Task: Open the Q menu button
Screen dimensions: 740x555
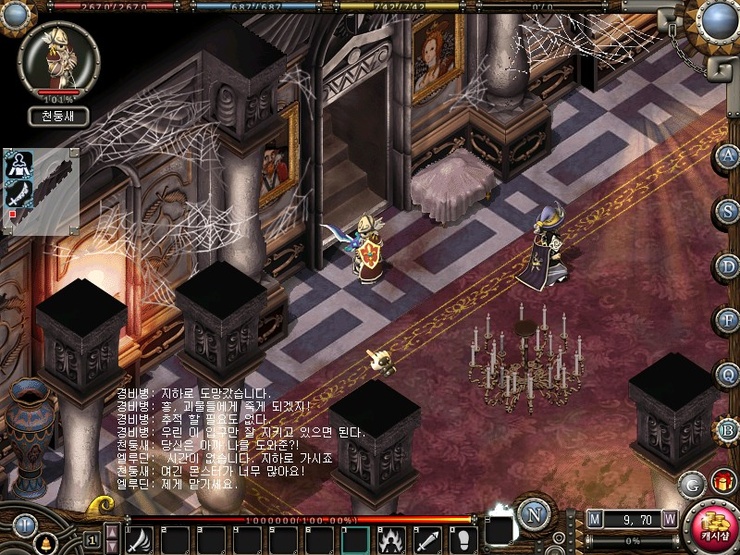Action: pos(727,375)
